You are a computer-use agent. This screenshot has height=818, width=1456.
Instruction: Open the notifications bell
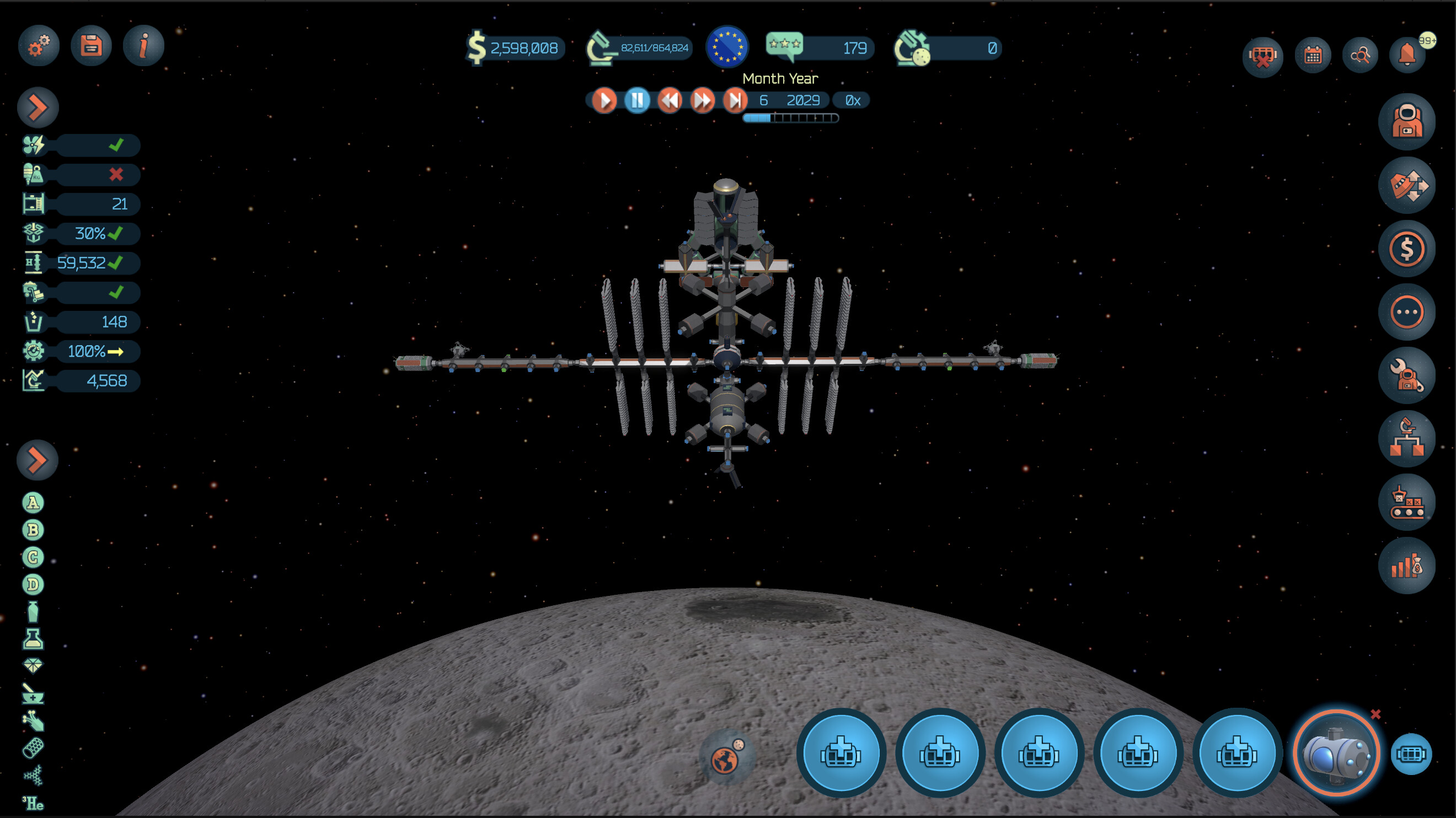coord(1407,55)
